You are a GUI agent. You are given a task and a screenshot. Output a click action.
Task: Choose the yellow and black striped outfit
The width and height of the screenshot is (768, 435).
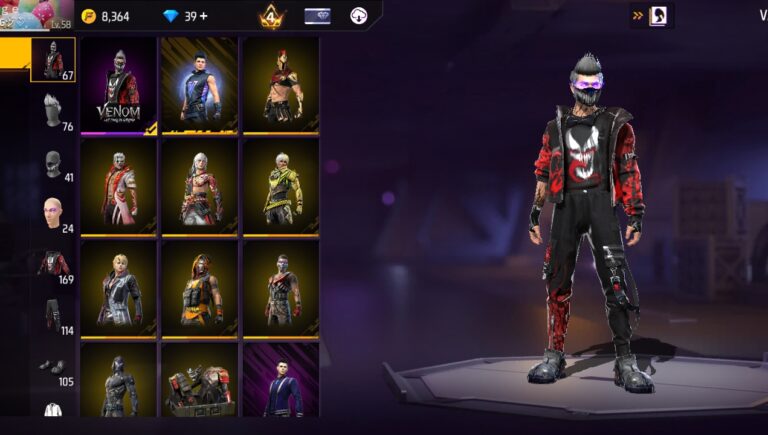(x=280, y=187)
